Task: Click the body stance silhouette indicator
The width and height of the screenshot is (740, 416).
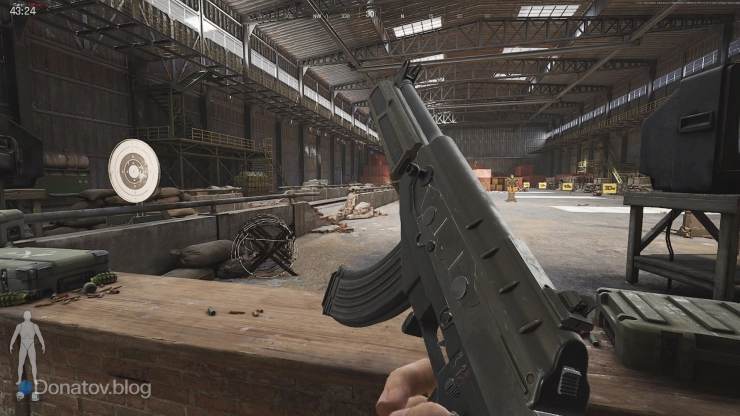Action: click(x=27, y=347)
